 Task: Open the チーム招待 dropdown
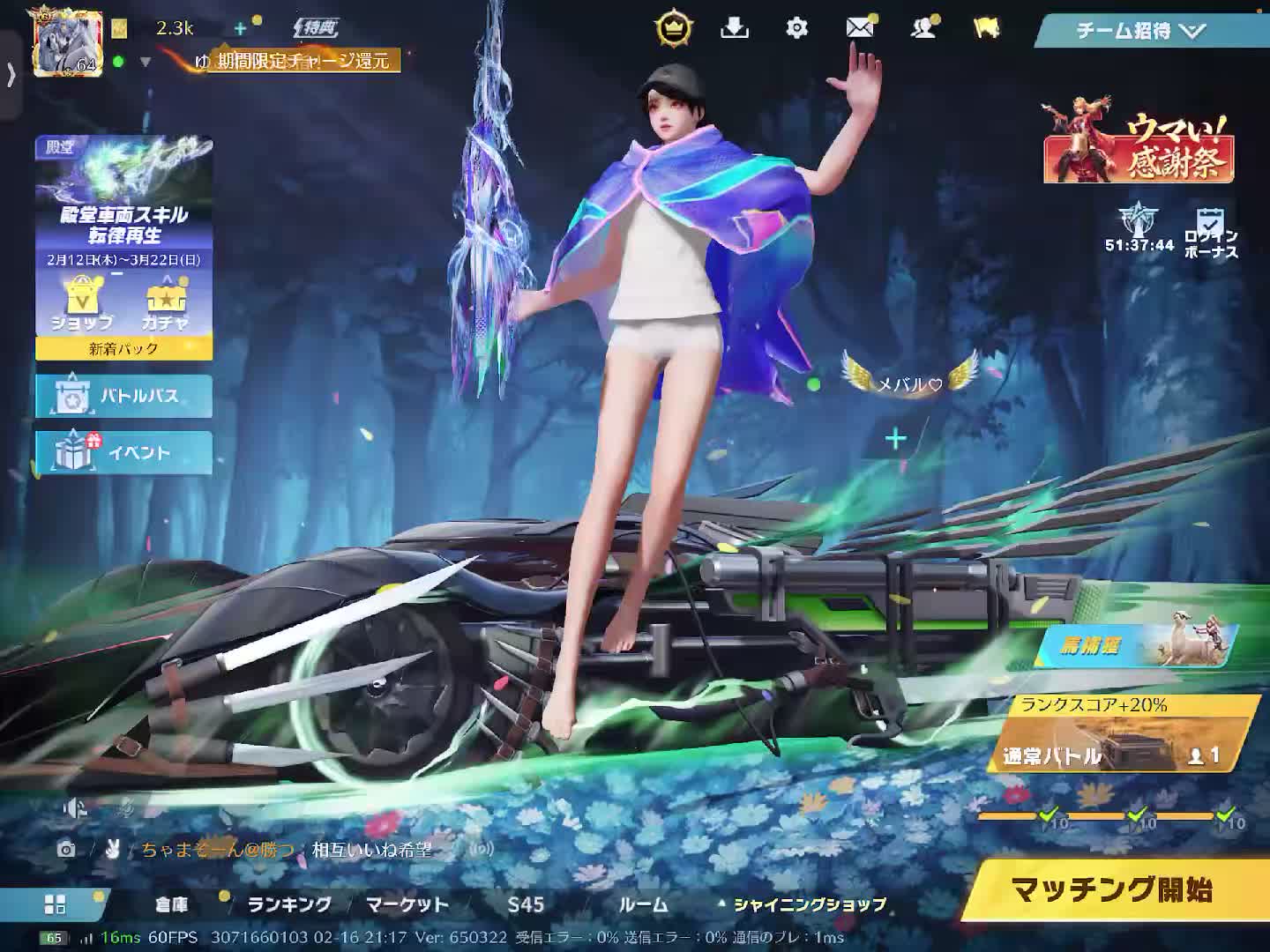pyautogui.click(x=1139, y=31)
